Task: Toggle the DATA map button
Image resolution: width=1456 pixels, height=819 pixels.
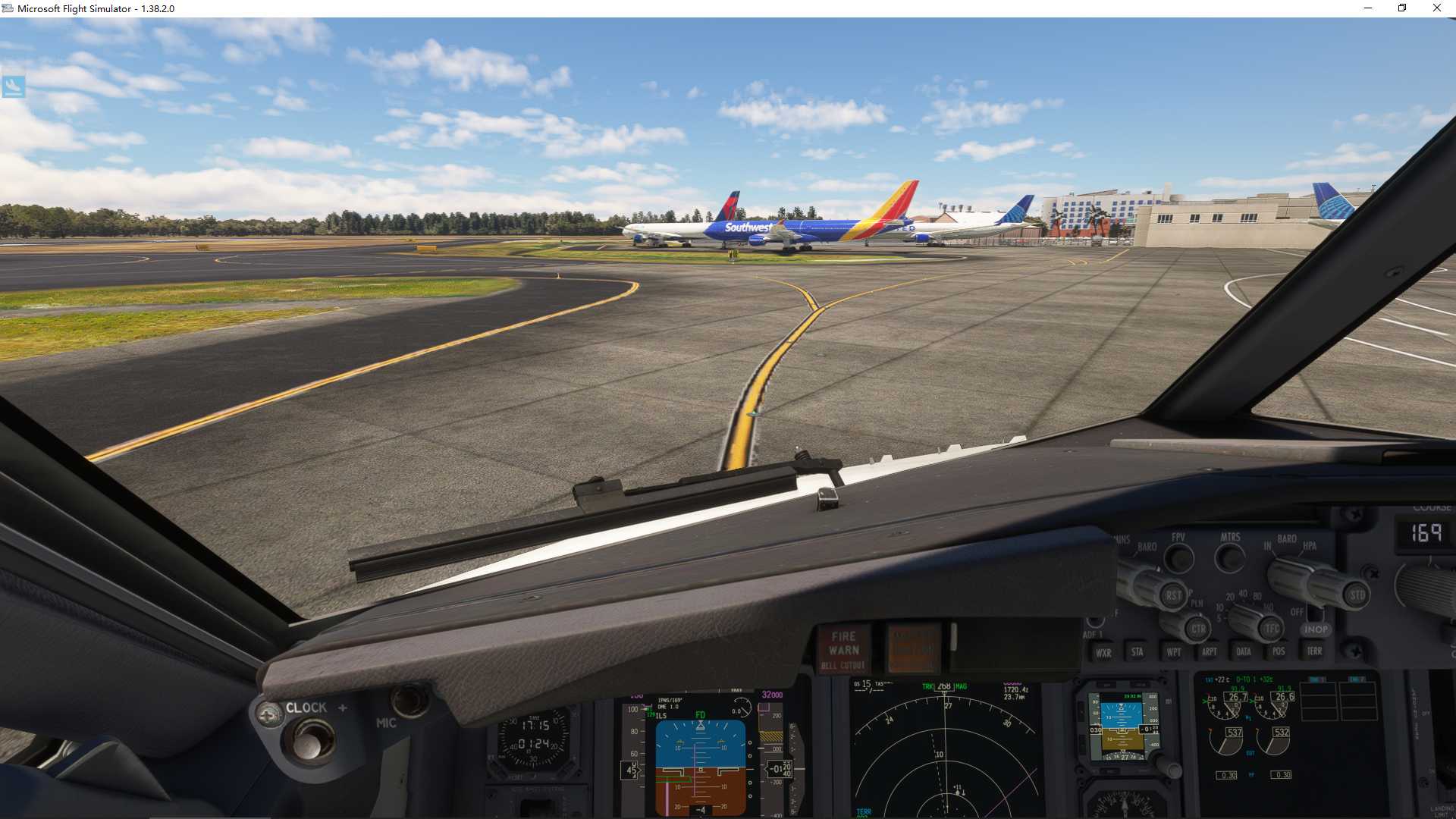Action: click(1244, 652)
